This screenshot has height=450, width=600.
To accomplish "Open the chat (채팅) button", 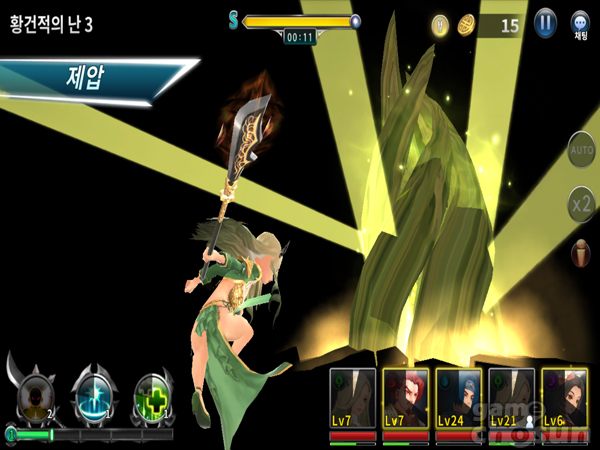I will [580, 24].
